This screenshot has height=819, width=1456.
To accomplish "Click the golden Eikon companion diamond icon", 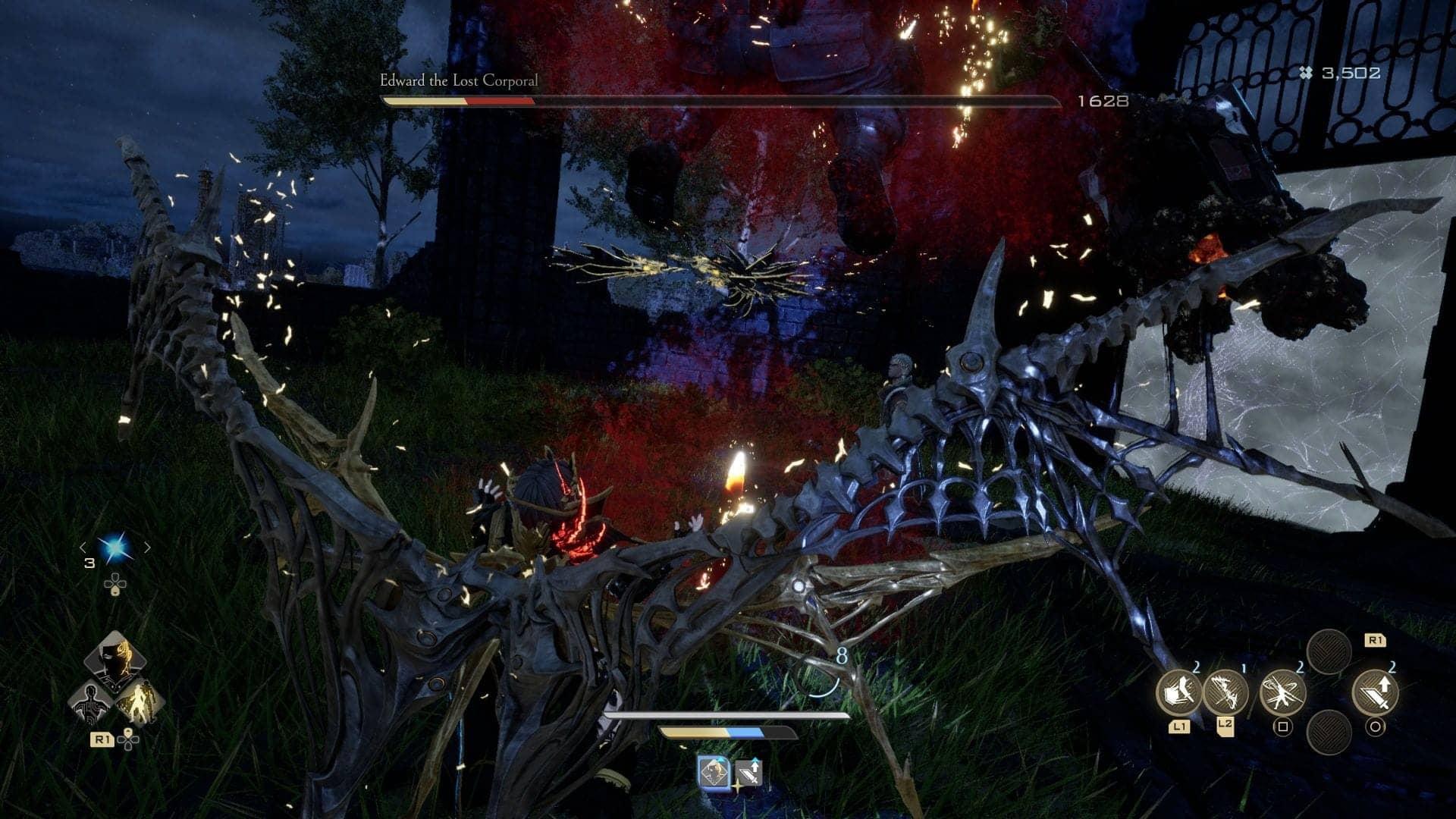I will (x=142, y=704).
